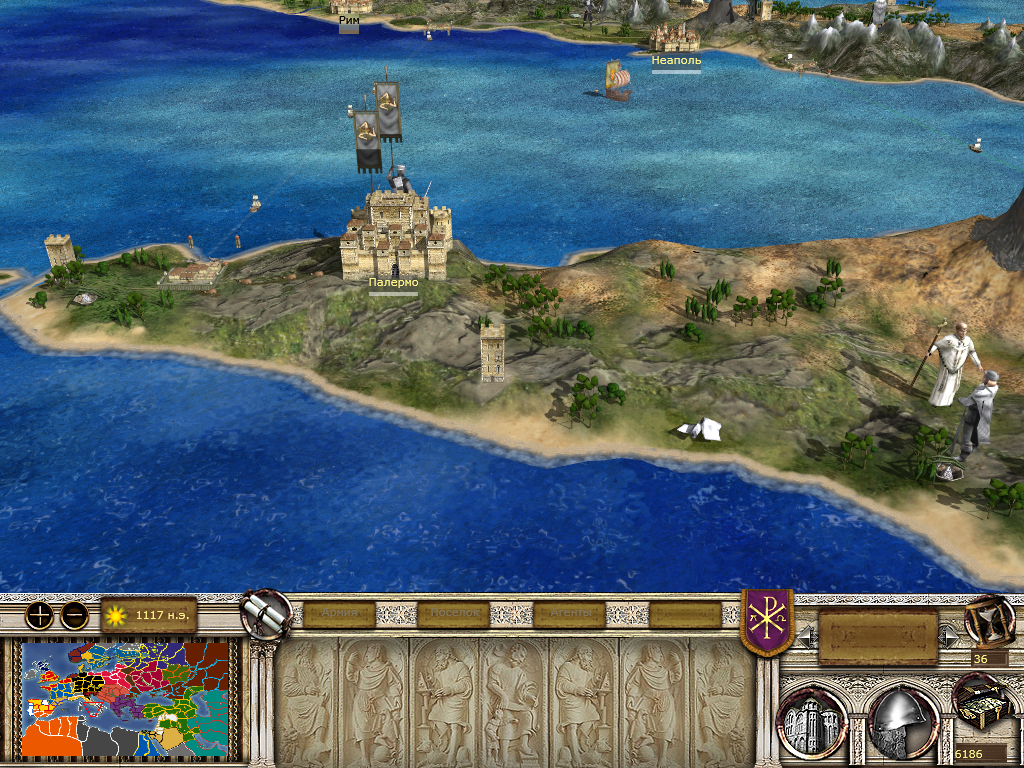Switch to the Армия tab
The width and height of the screenshot is (1024, 768).
338,614
